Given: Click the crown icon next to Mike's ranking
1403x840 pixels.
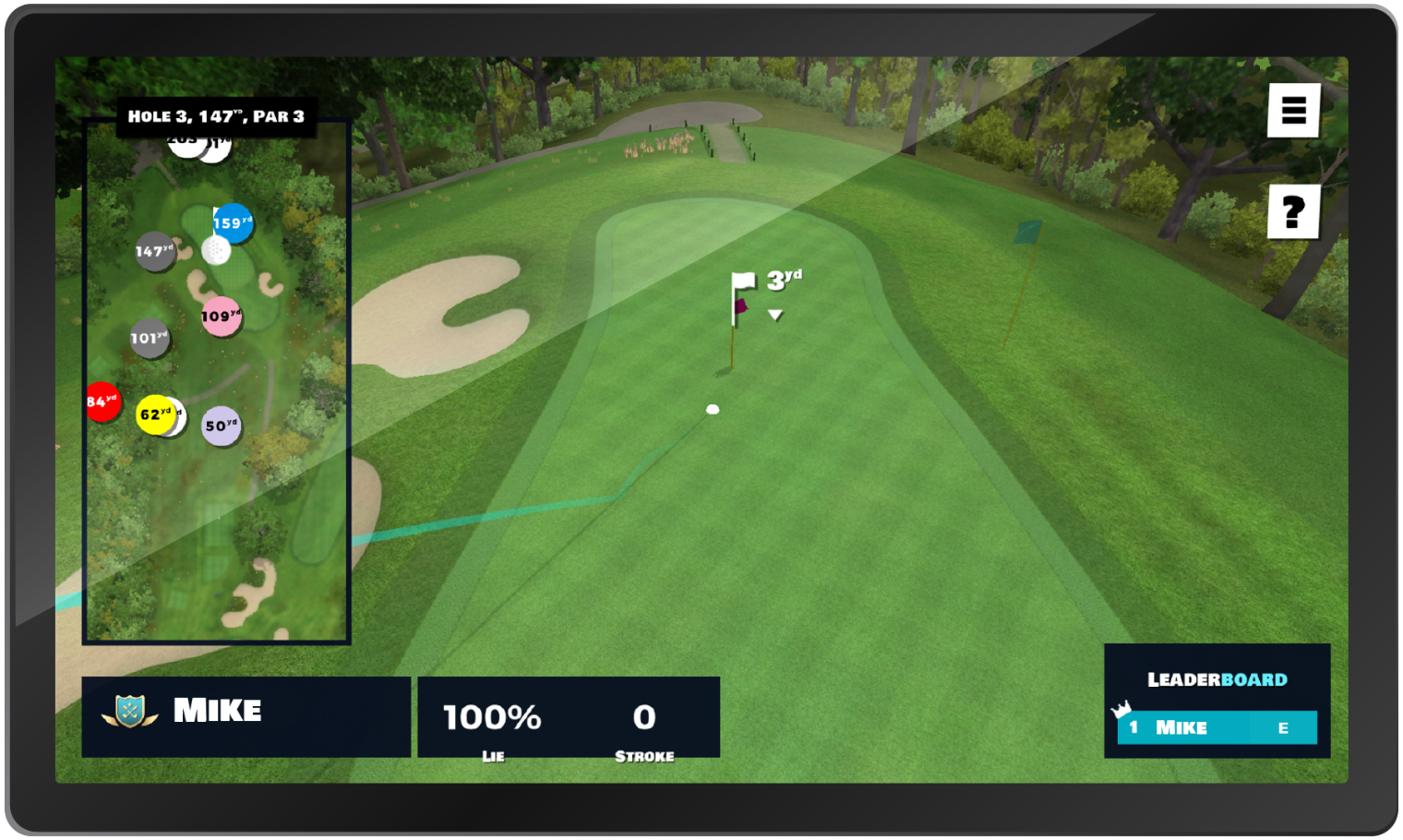Looking at the screenshot, I should 1121,711.
